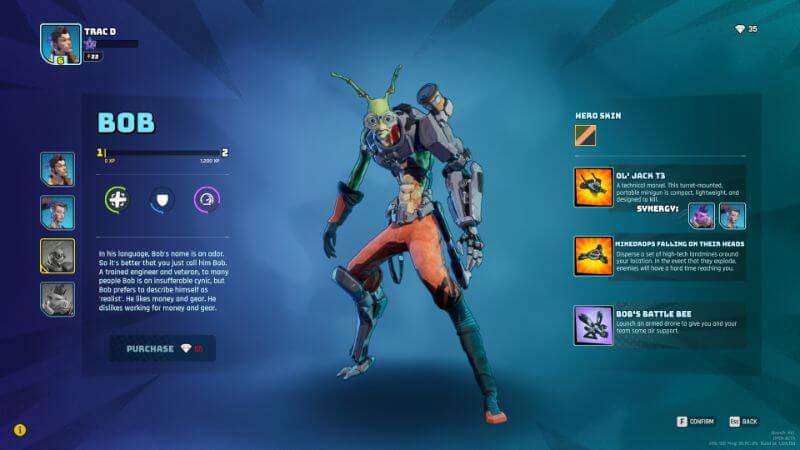Click the purple speed gauge stat icon
This screenshot has height=450, width=800.
coord(206,199)
